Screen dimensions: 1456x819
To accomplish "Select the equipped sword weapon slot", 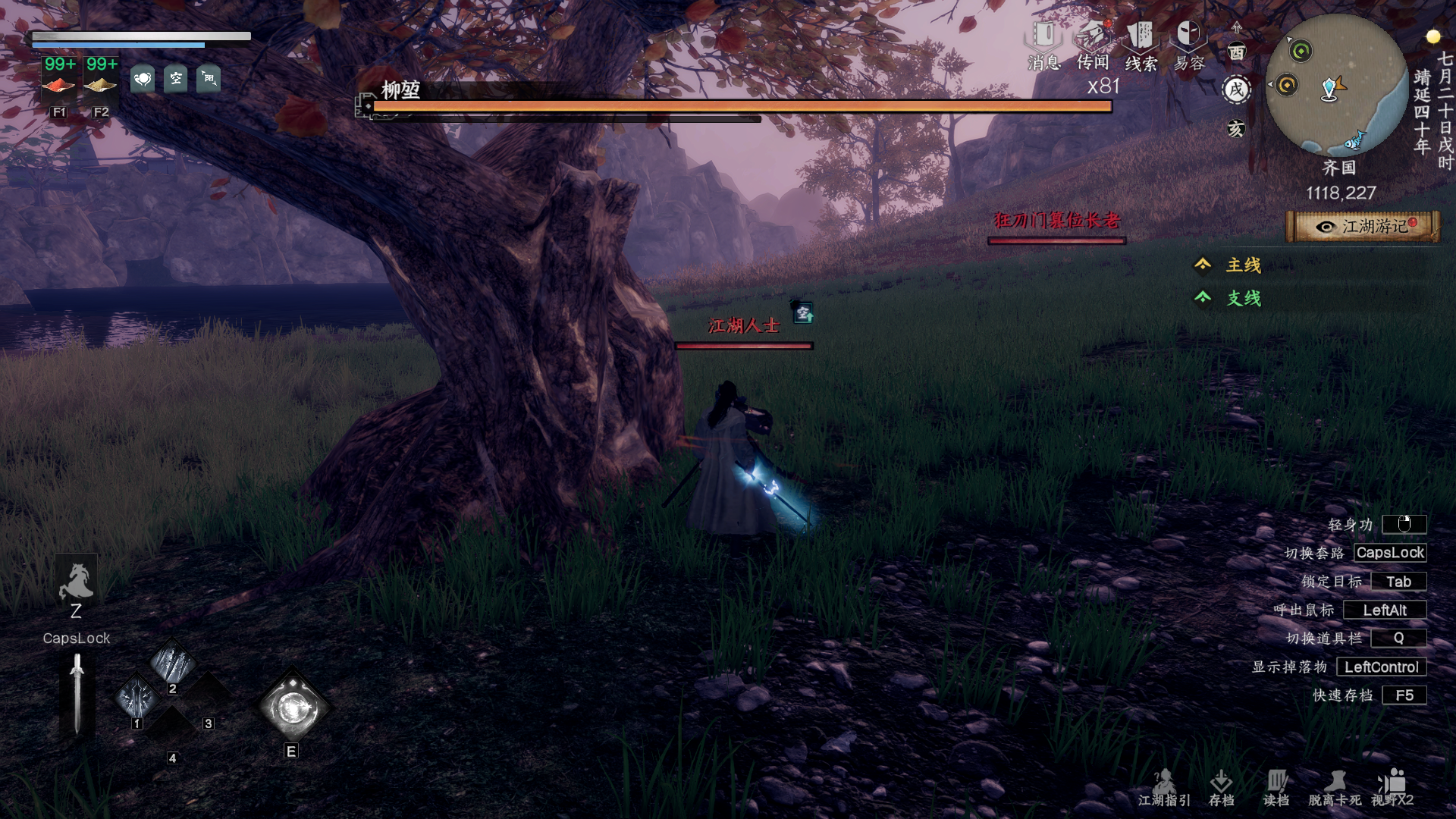I will coord(77,694).
